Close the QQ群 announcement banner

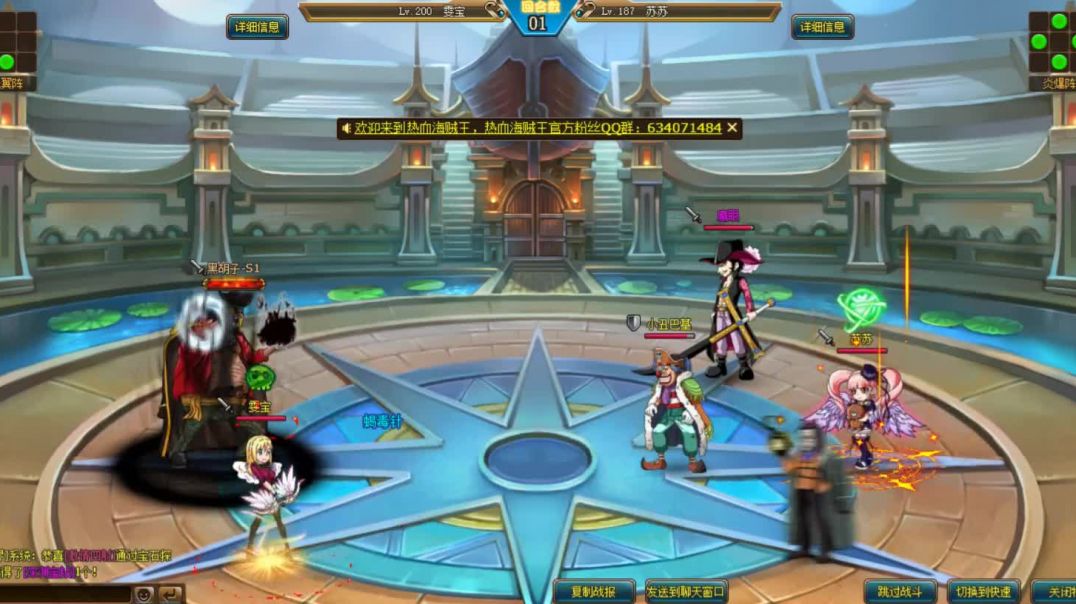[733, 128]
